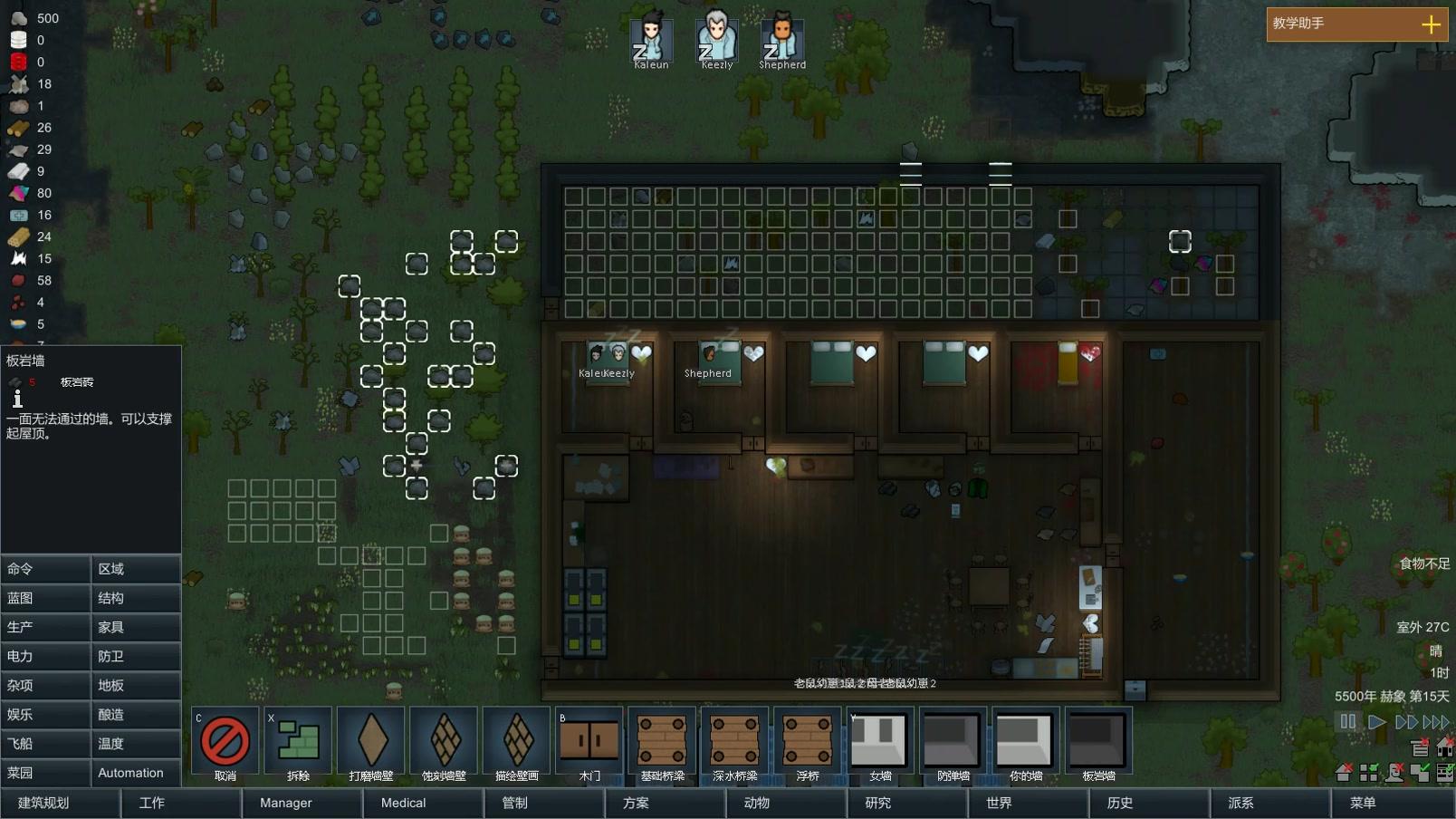Open the 结构 structure build category
This screenshot has height=819, width=1456.
pyautogui.click(x=135, y=598)
